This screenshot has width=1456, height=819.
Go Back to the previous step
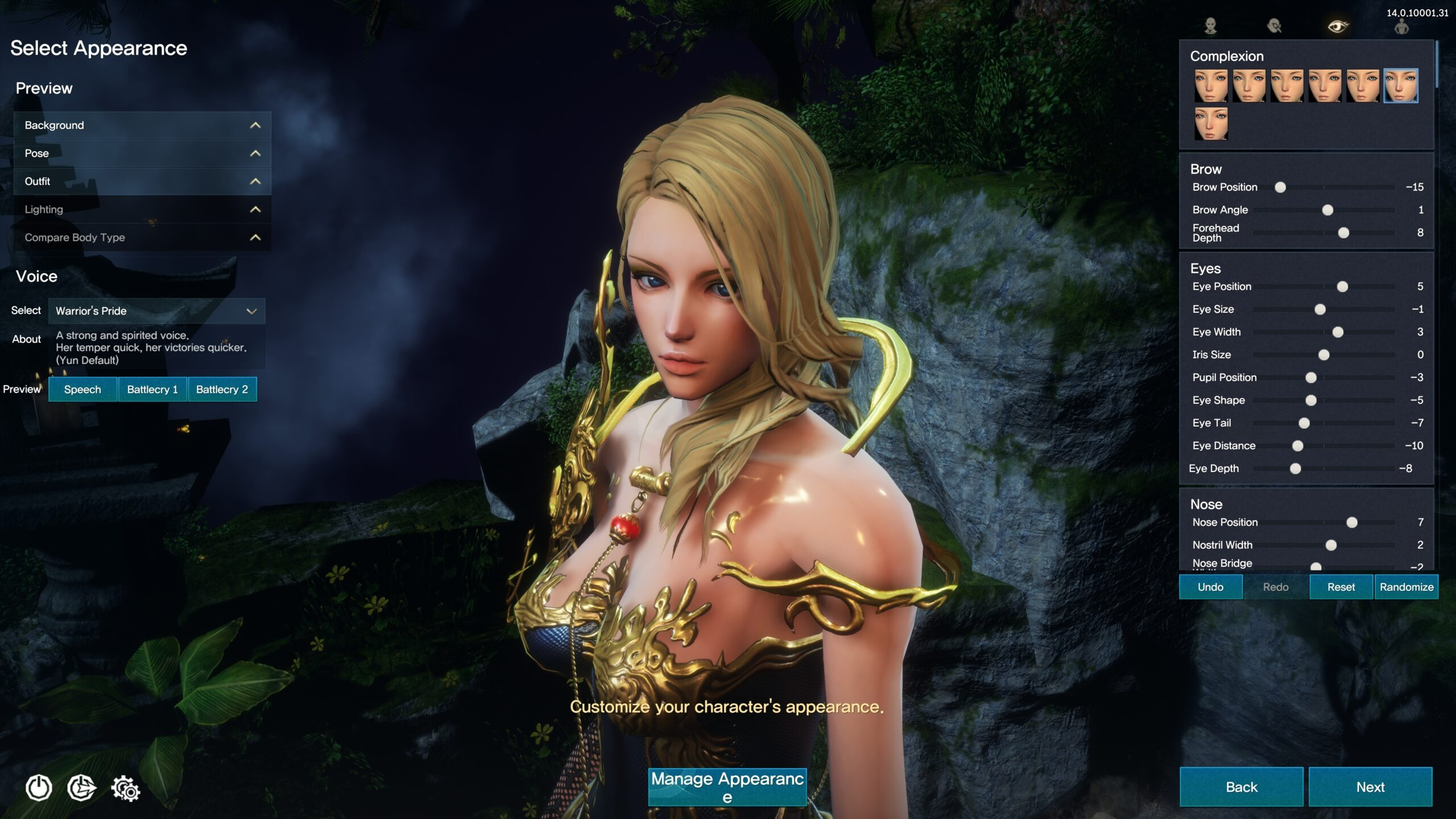point(1241,787)
